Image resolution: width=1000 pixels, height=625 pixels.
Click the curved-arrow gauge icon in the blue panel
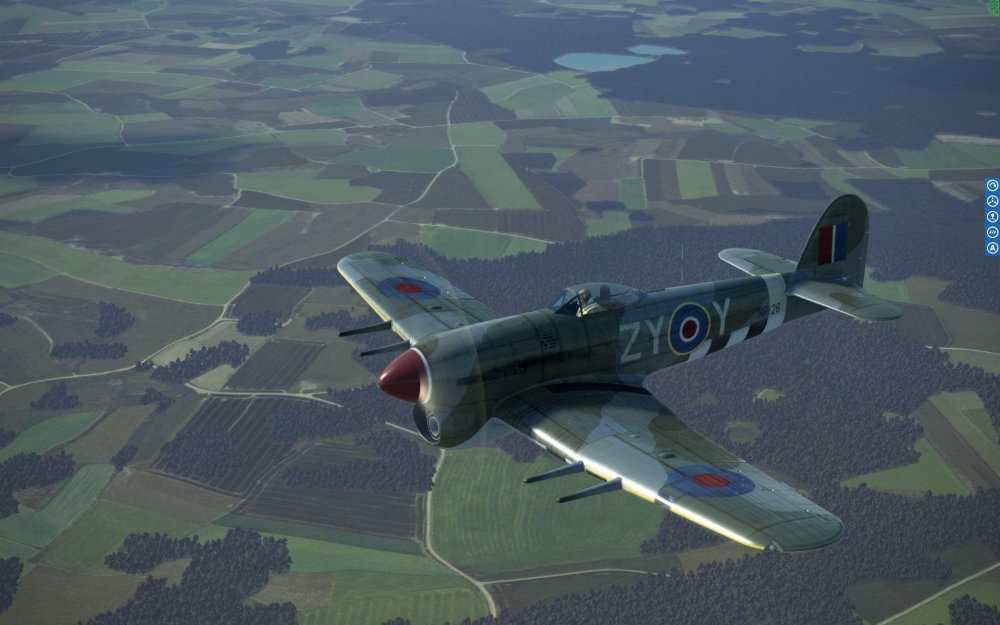tap(992, 185)
